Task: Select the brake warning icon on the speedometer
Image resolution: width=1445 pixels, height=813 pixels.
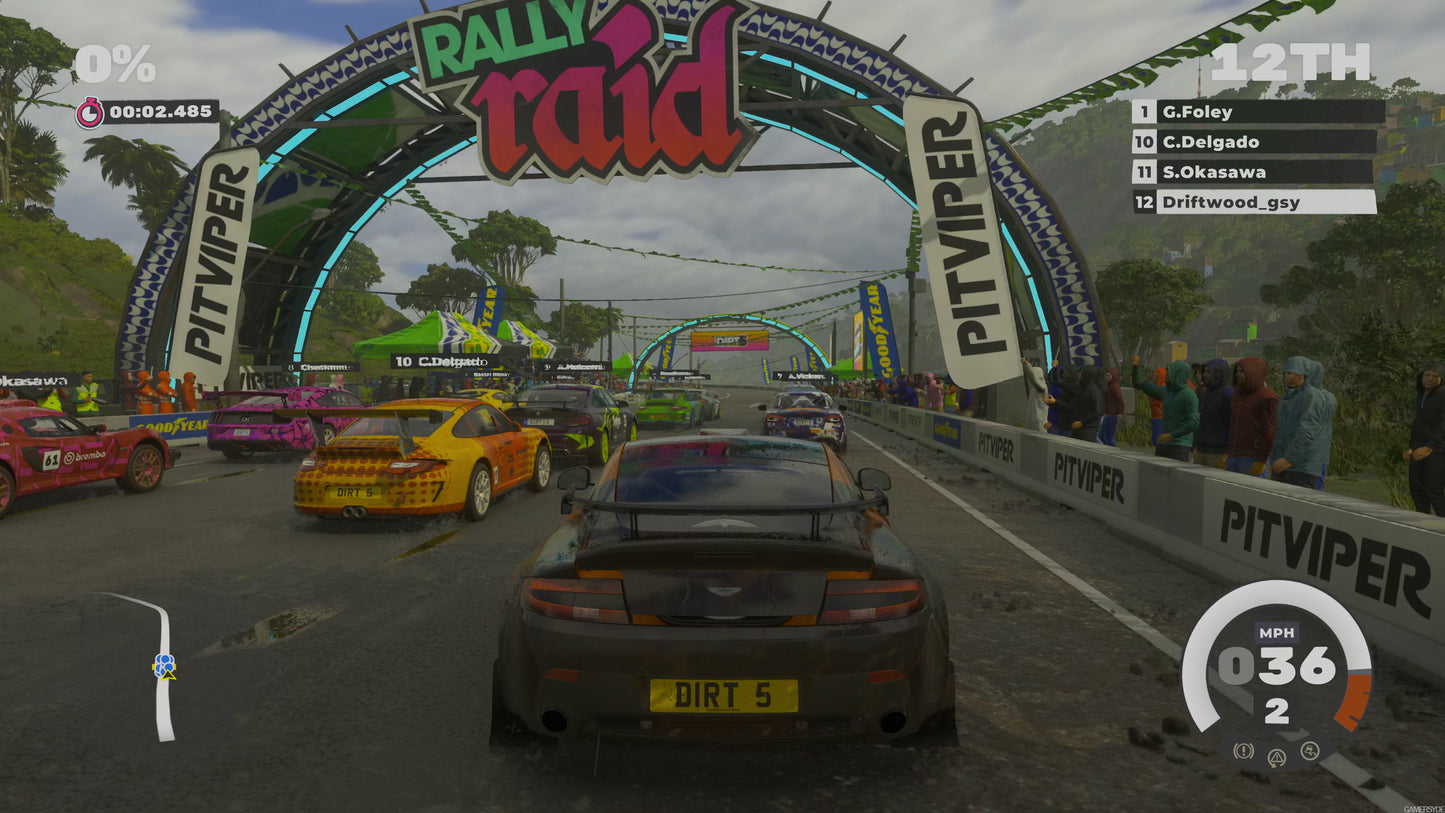Action: 1243,751
